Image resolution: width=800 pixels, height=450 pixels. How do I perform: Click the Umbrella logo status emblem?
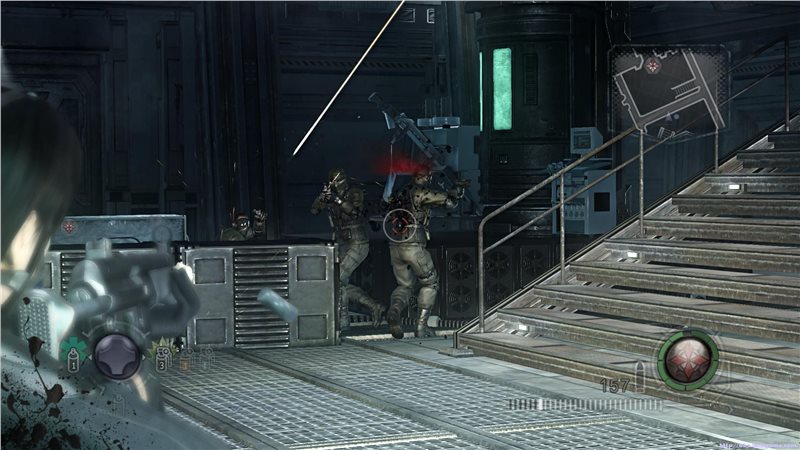point(687,357)
